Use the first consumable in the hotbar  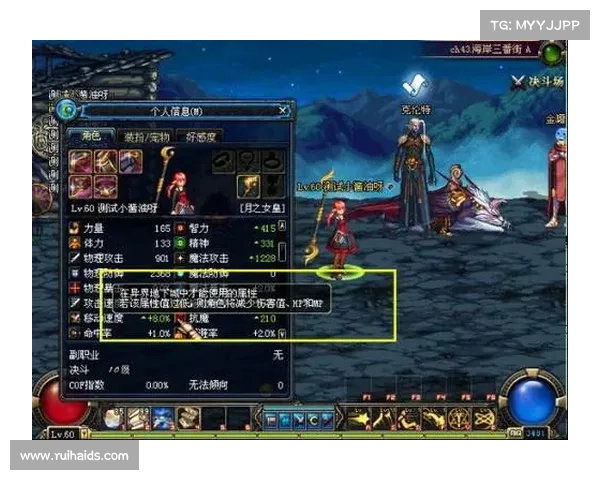click(x=113, y=418)
